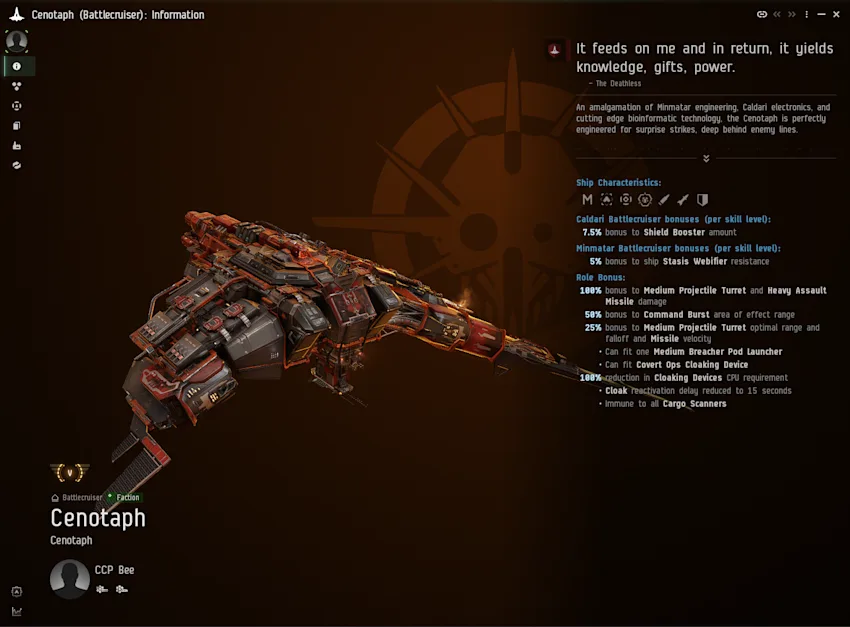
Task: Open CCP Bee's pilot portrait
Action: pos(70,579)
